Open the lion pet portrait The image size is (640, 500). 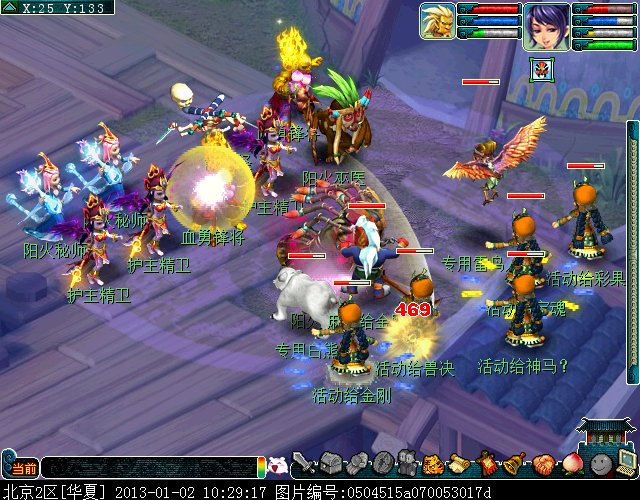(437, 21)
